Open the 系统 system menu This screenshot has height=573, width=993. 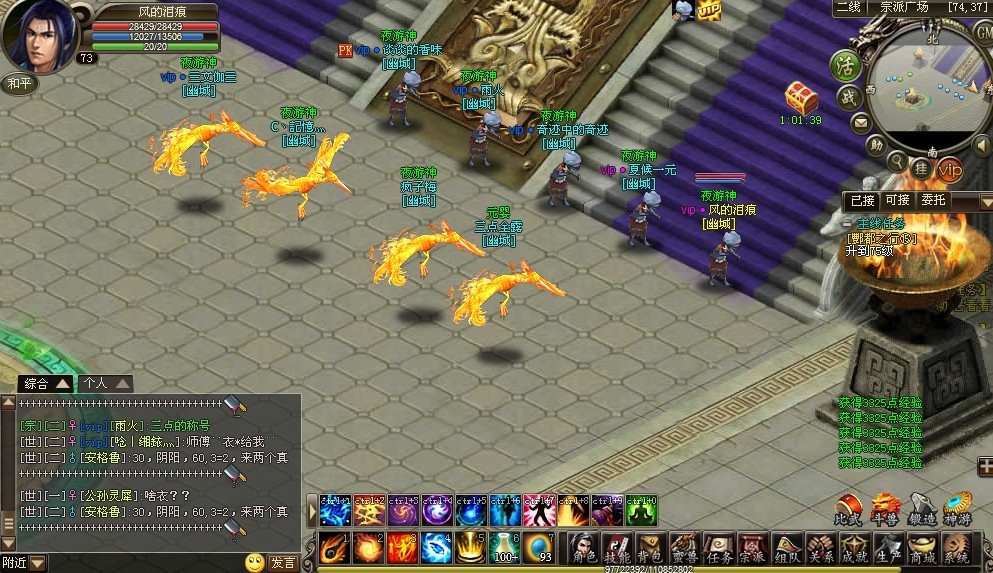pos(957,548)
